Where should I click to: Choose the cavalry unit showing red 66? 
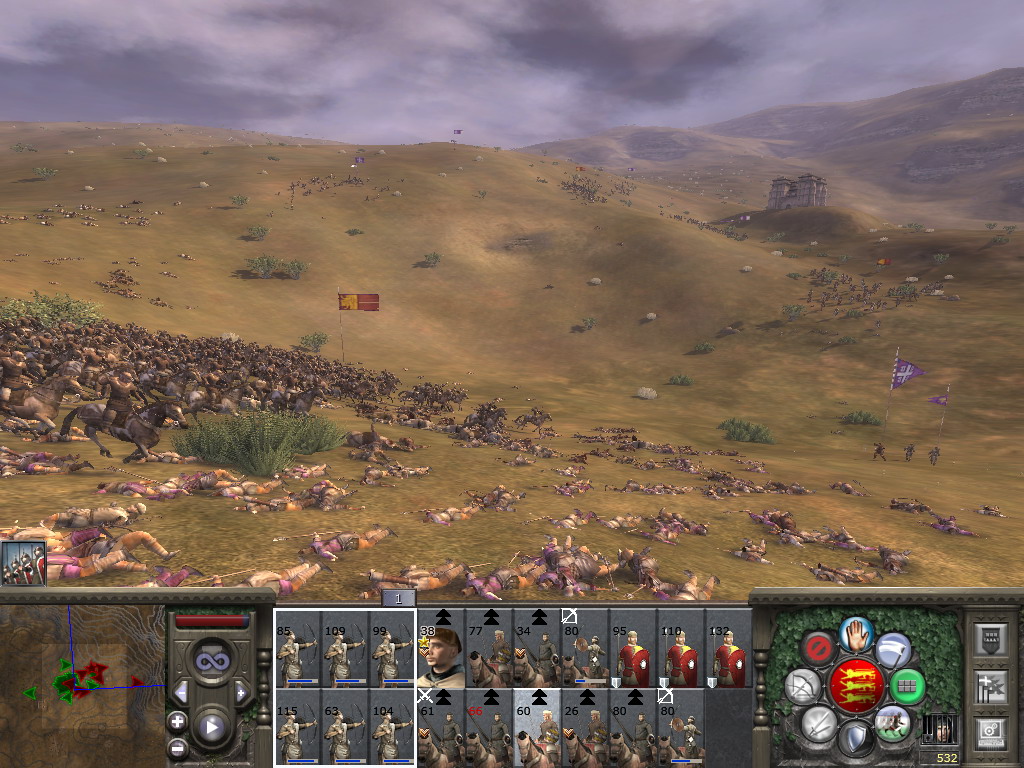click(x=488, y=728)
